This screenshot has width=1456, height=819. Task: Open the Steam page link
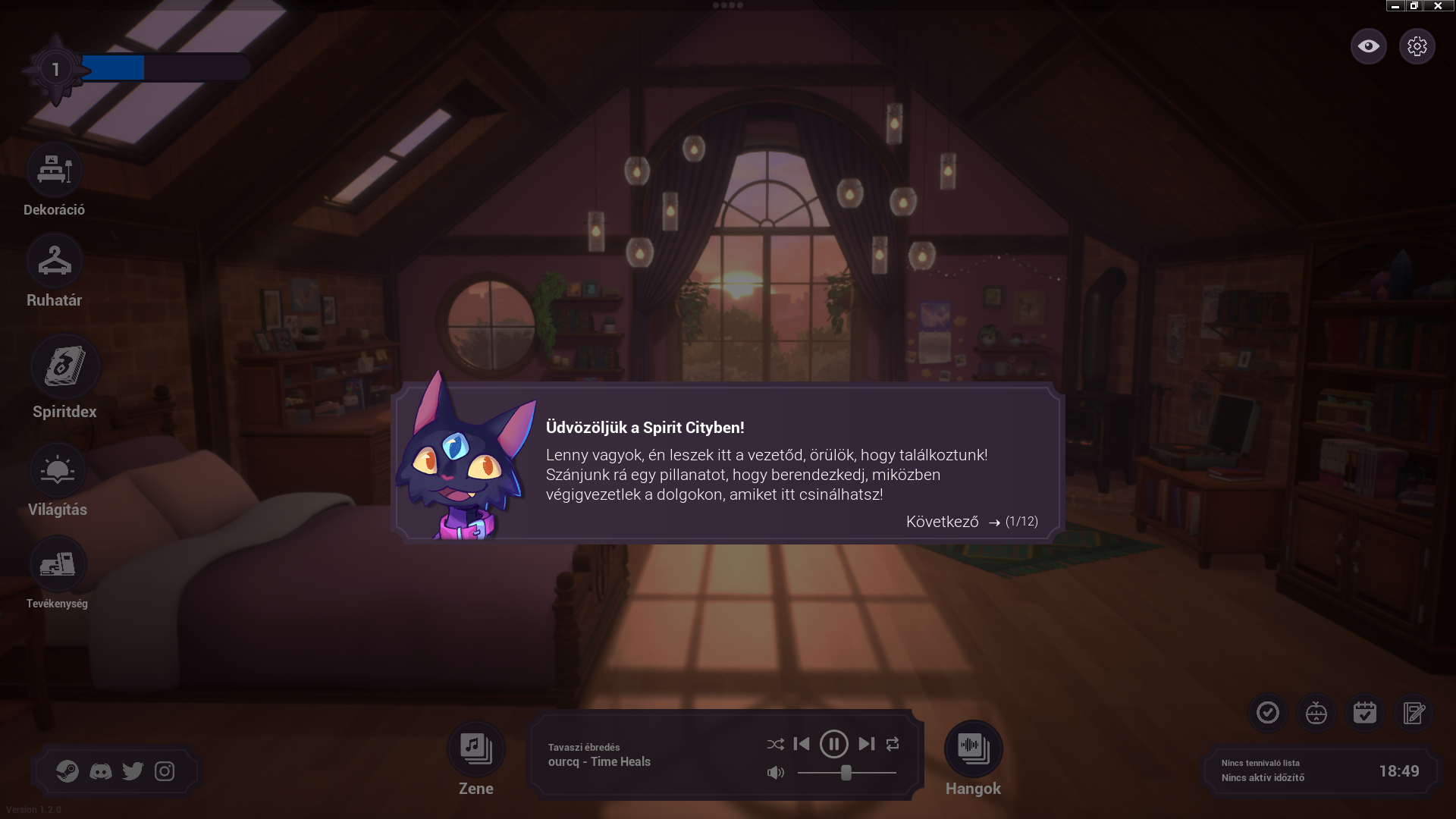click(x=67, y=771)
